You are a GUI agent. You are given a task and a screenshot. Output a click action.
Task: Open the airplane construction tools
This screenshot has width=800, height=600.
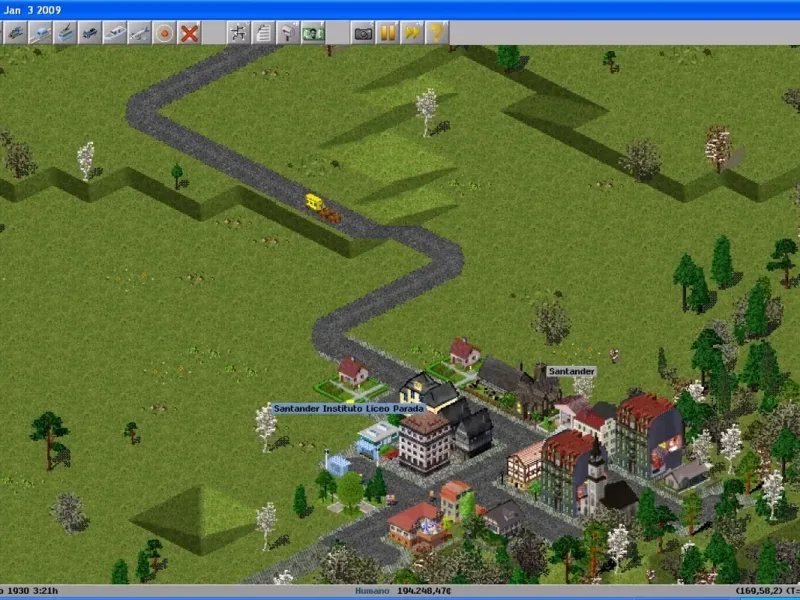click(x=140, y=33)
